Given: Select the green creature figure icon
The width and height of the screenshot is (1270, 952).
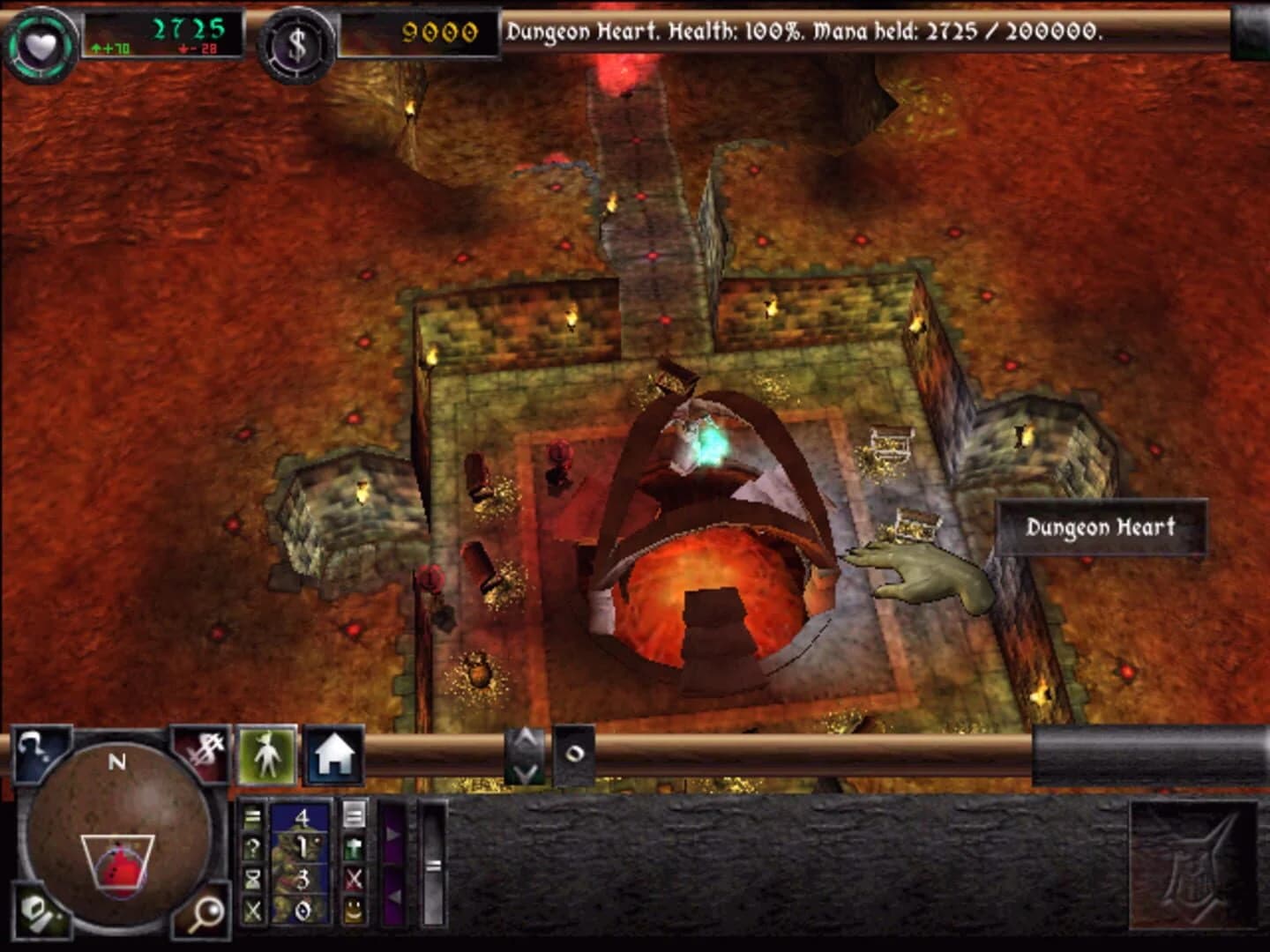Looking at the screenshot, I should click(x=266, y=756).
